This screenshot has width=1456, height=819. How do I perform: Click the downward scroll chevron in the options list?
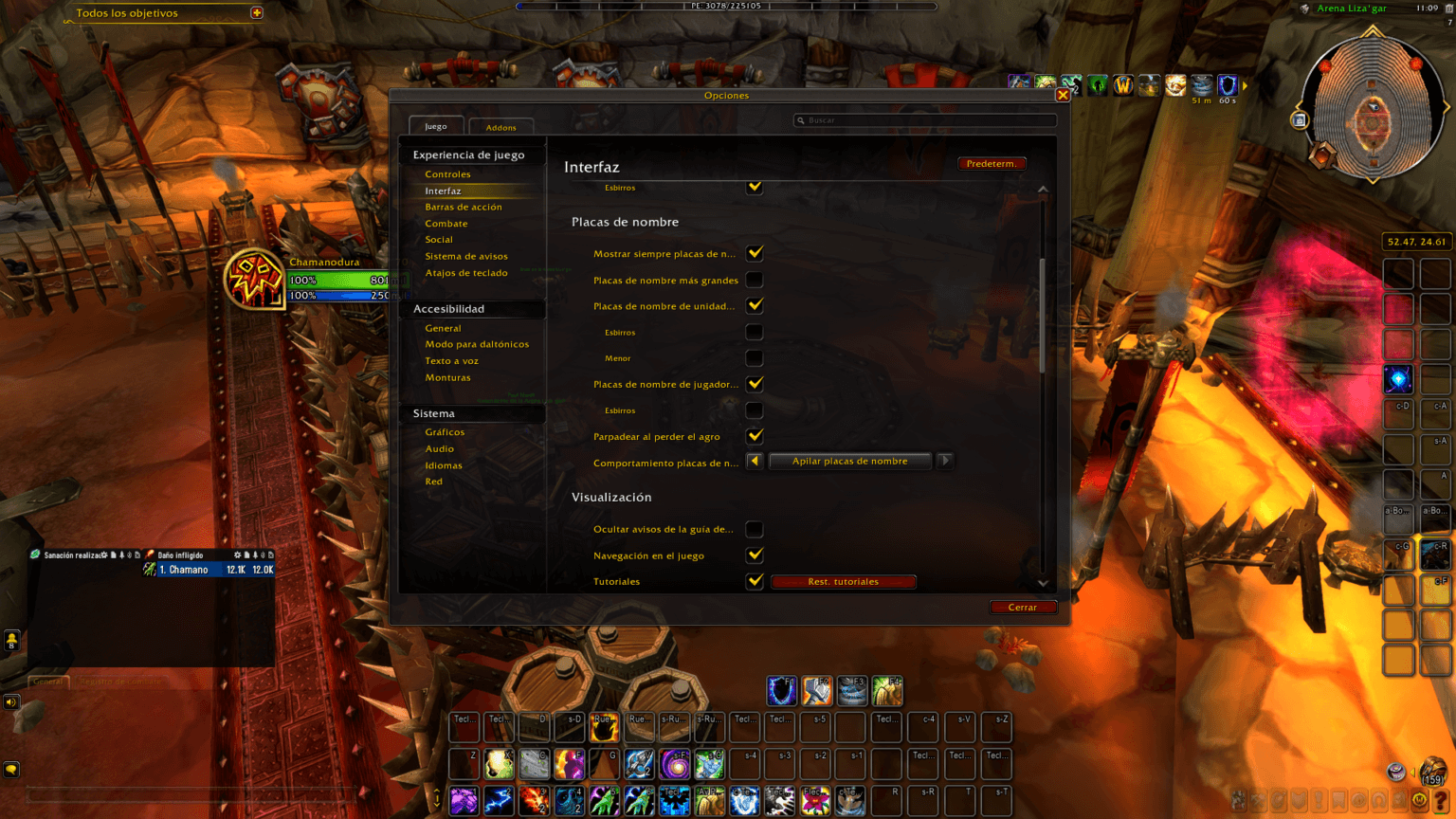pos(1043,583)
